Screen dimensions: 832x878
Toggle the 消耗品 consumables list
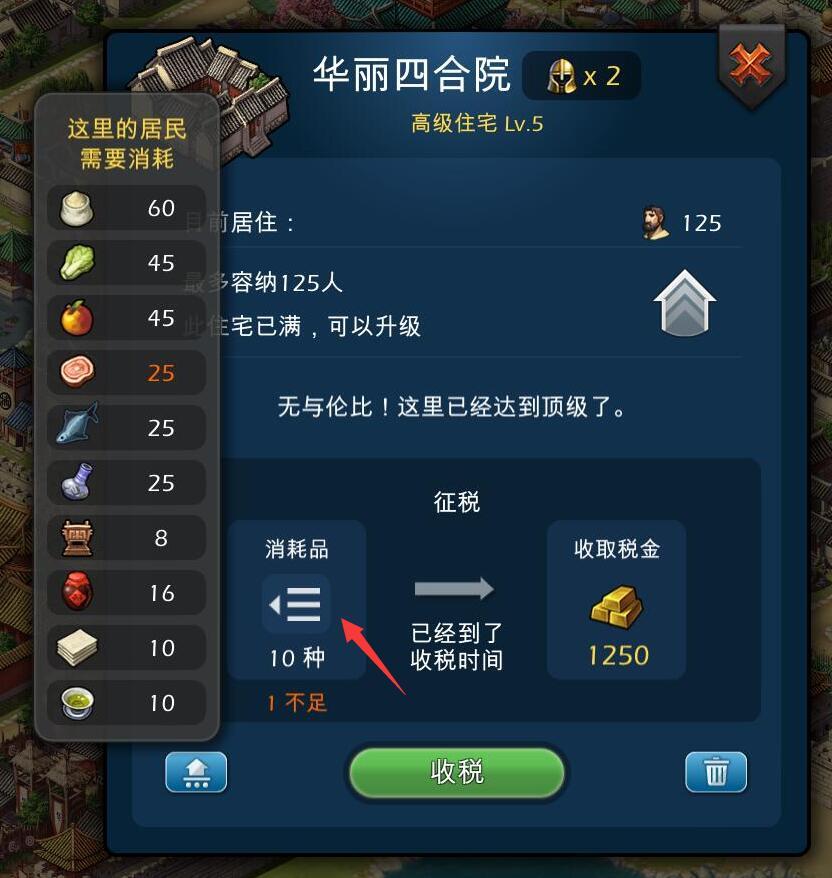pyautogui.click(x=296, y=604)
